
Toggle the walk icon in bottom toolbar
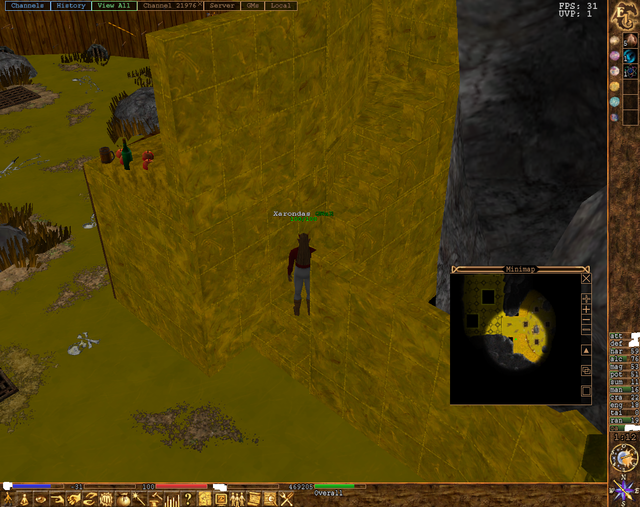coord(10,499)
